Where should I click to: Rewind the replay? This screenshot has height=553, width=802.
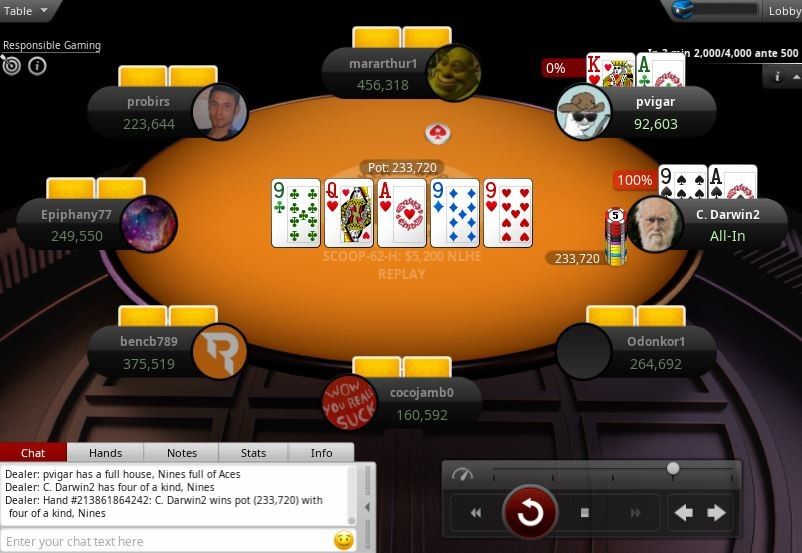[x=476, y=513]
